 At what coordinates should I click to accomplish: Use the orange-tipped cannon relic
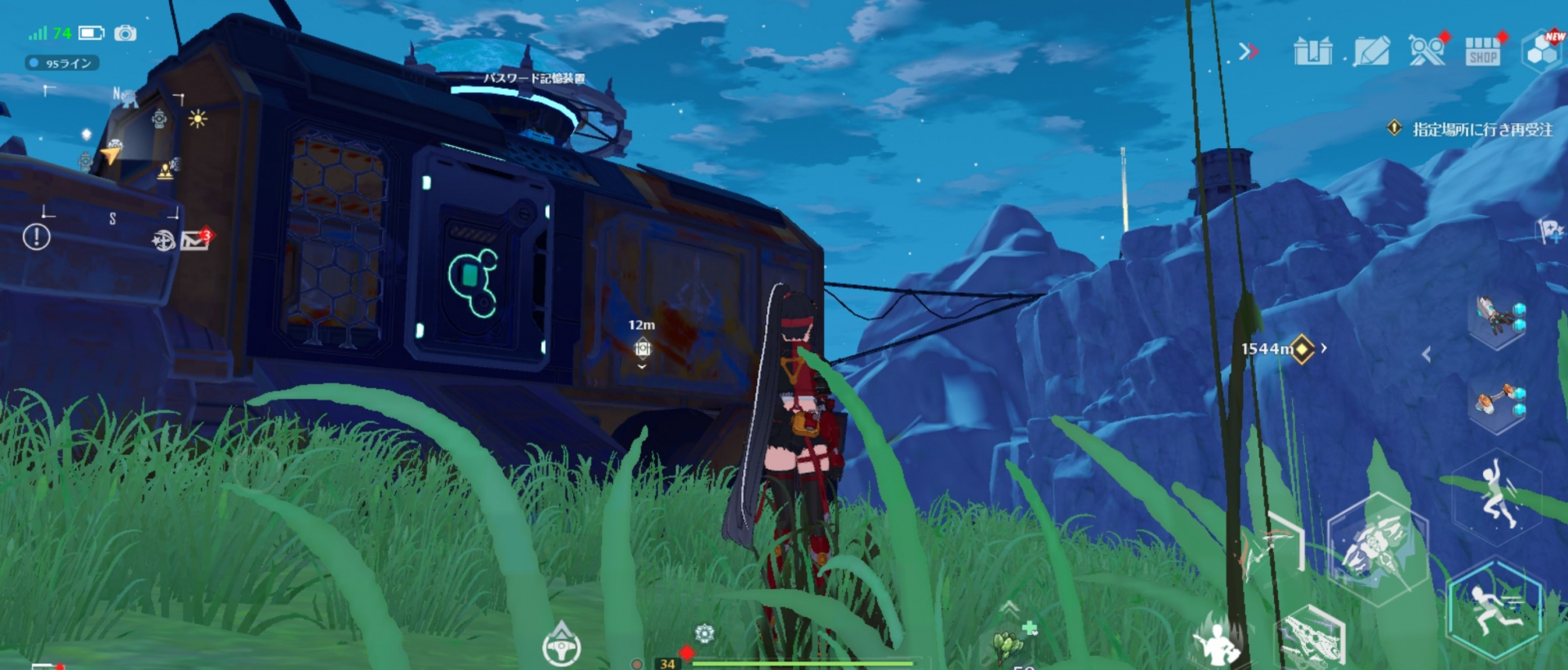1497,402
